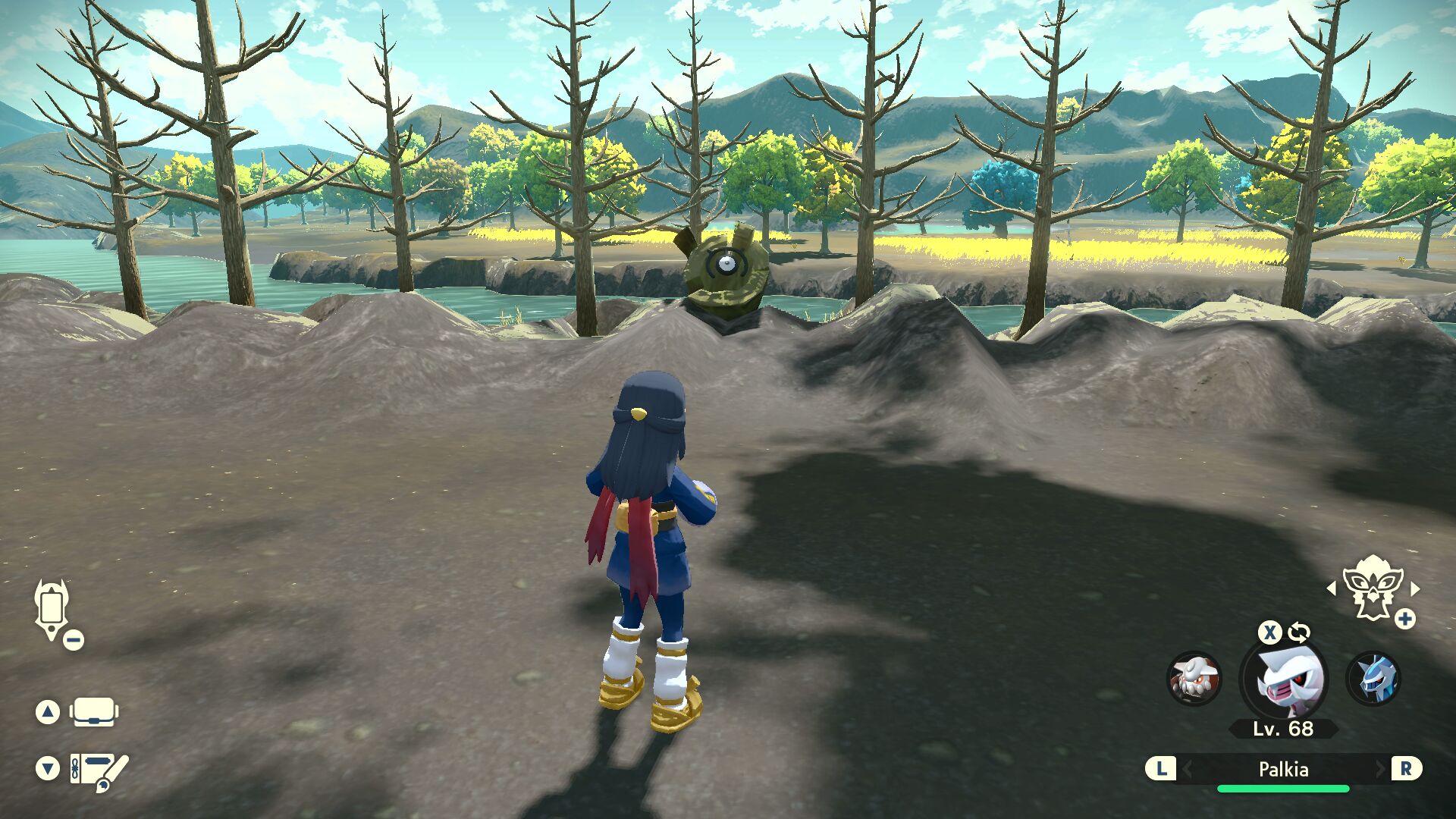The image size is (1456, 819).
Task: Select the Heatran party portrait
Action: (x=1194, y=678)
